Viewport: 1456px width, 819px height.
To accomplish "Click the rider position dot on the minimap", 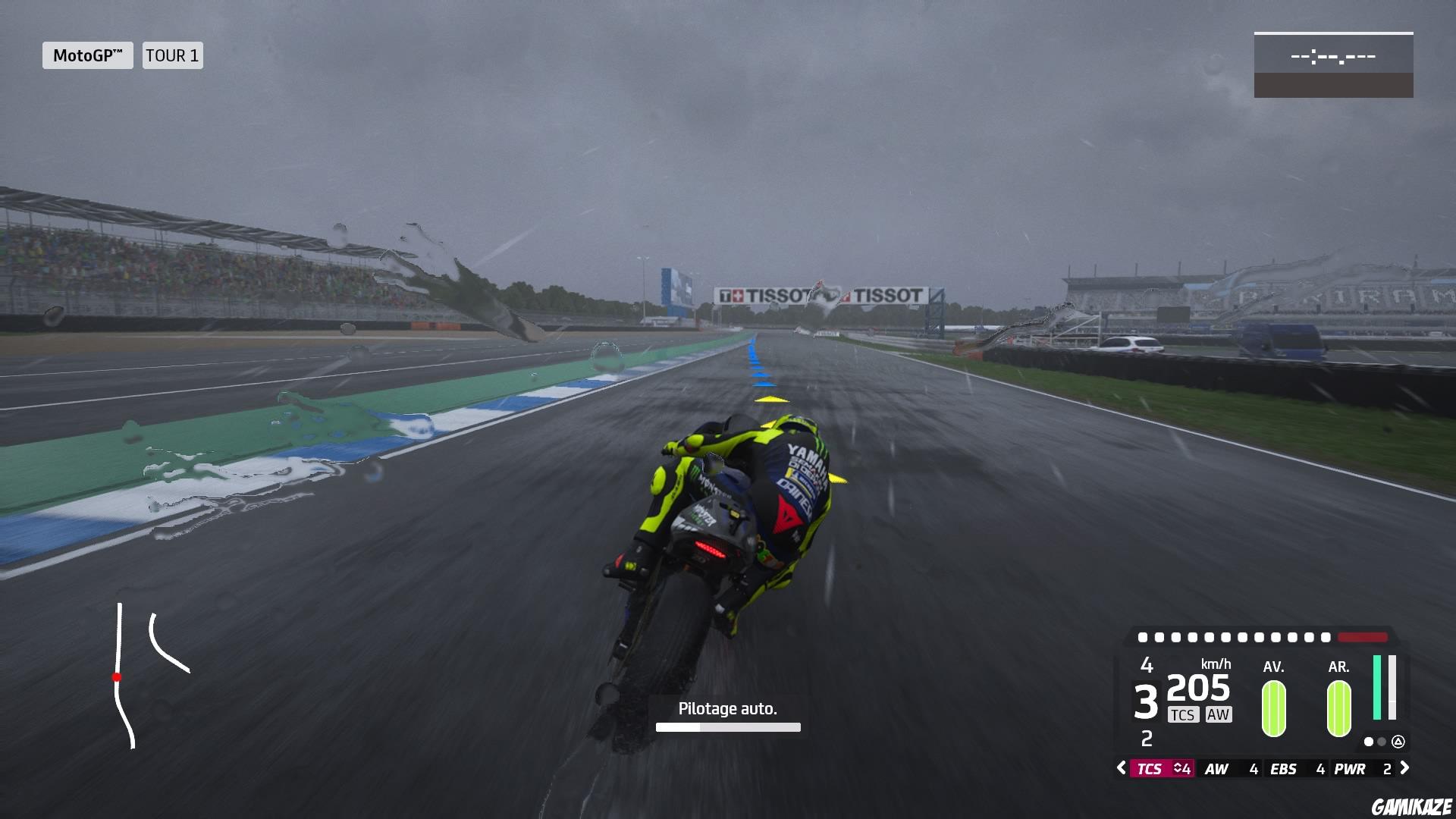I will coord(118,677).
